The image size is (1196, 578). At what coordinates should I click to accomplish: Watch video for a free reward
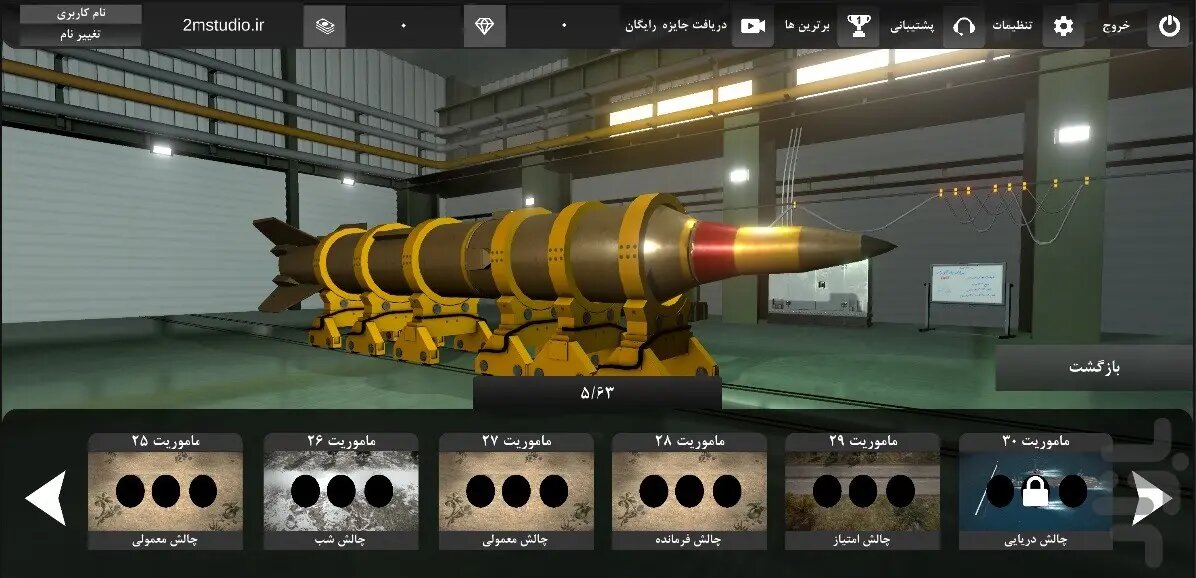752,26
